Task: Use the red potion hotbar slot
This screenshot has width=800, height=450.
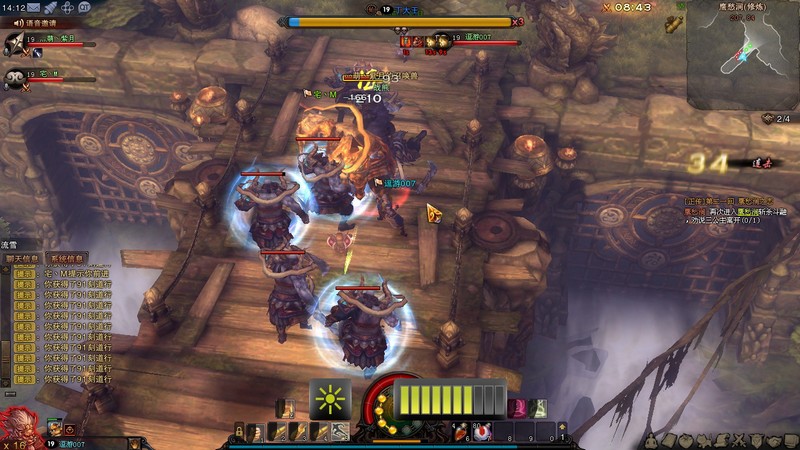Action: point(461,432)
